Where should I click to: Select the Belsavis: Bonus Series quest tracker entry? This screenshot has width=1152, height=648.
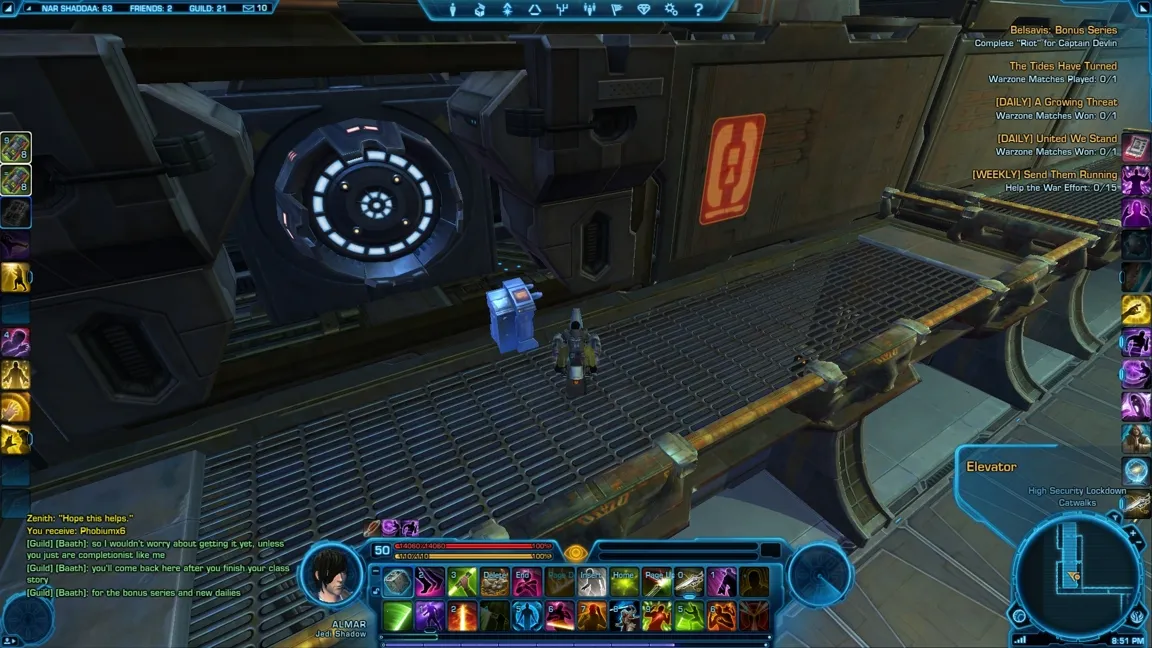[1063, 30]
